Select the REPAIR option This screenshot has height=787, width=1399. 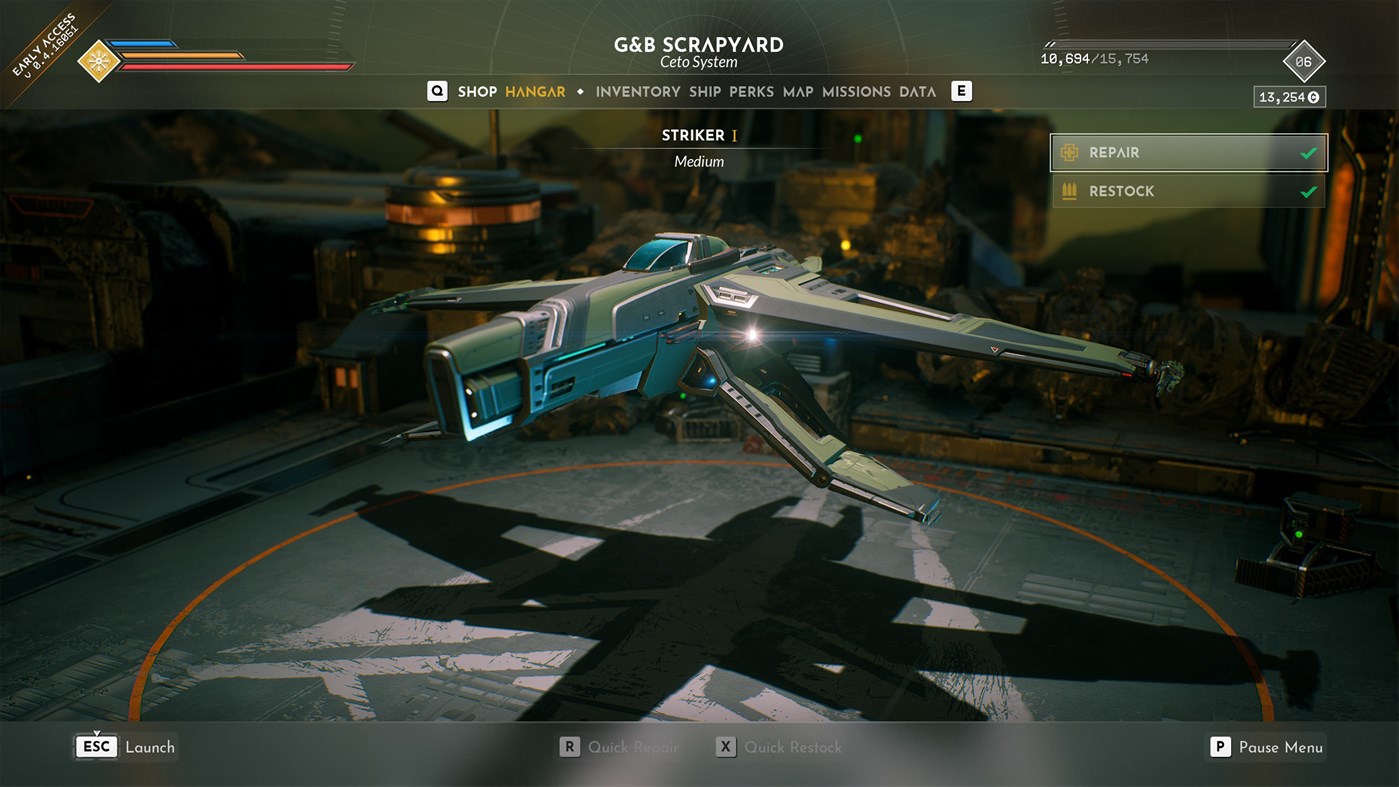coord(1150,152)
